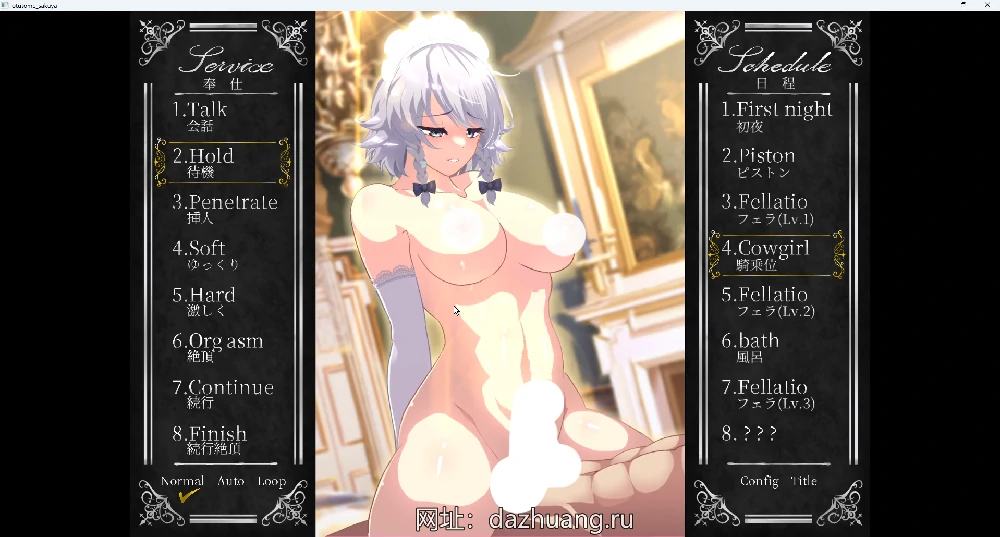Screen dimensions: 1000x537
Task: Open the 1.First night schedule entry
Action: (777, 115)
